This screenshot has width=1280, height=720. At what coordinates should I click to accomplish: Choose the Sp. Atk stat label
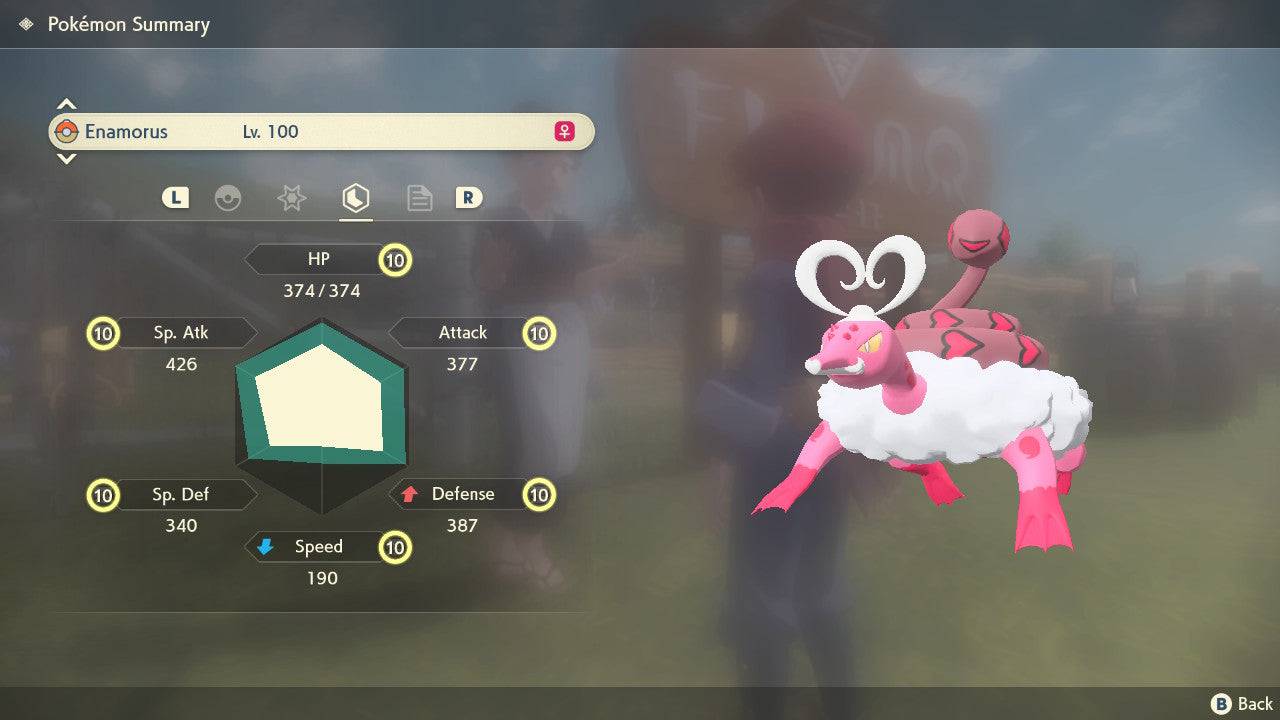pos(181,333)
